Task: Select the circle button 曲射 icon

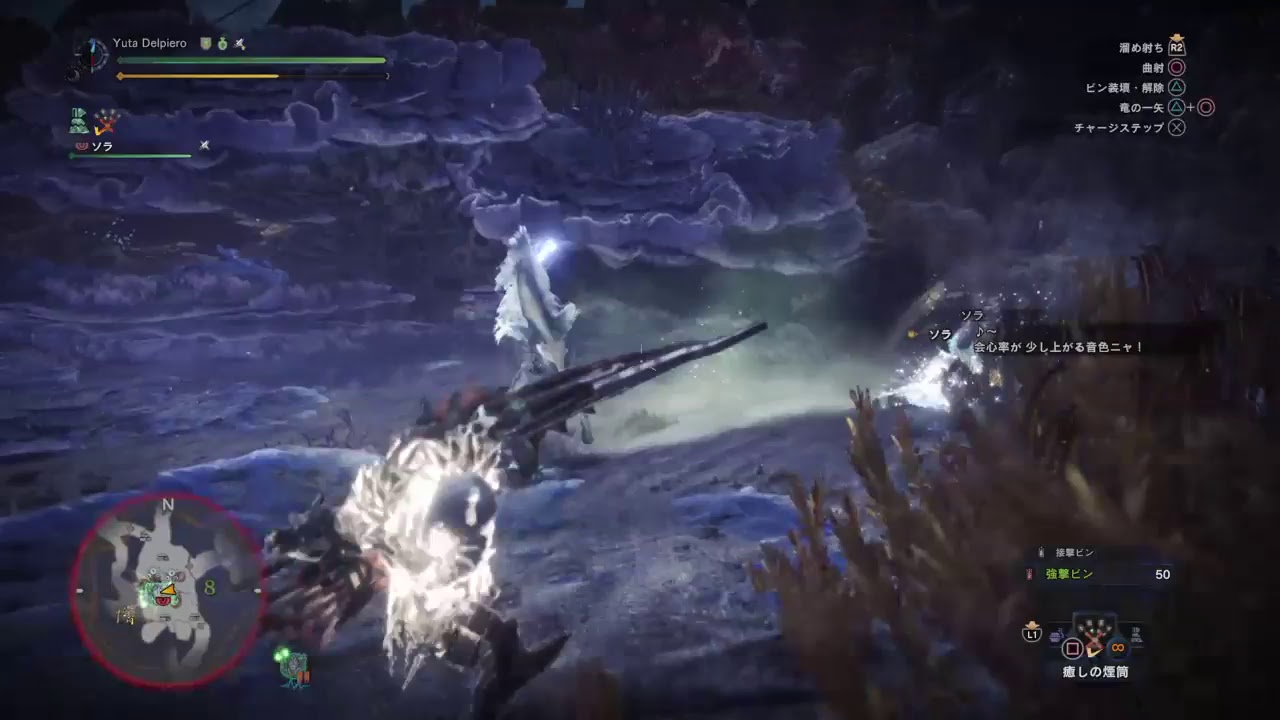Action: (1177, 68)
